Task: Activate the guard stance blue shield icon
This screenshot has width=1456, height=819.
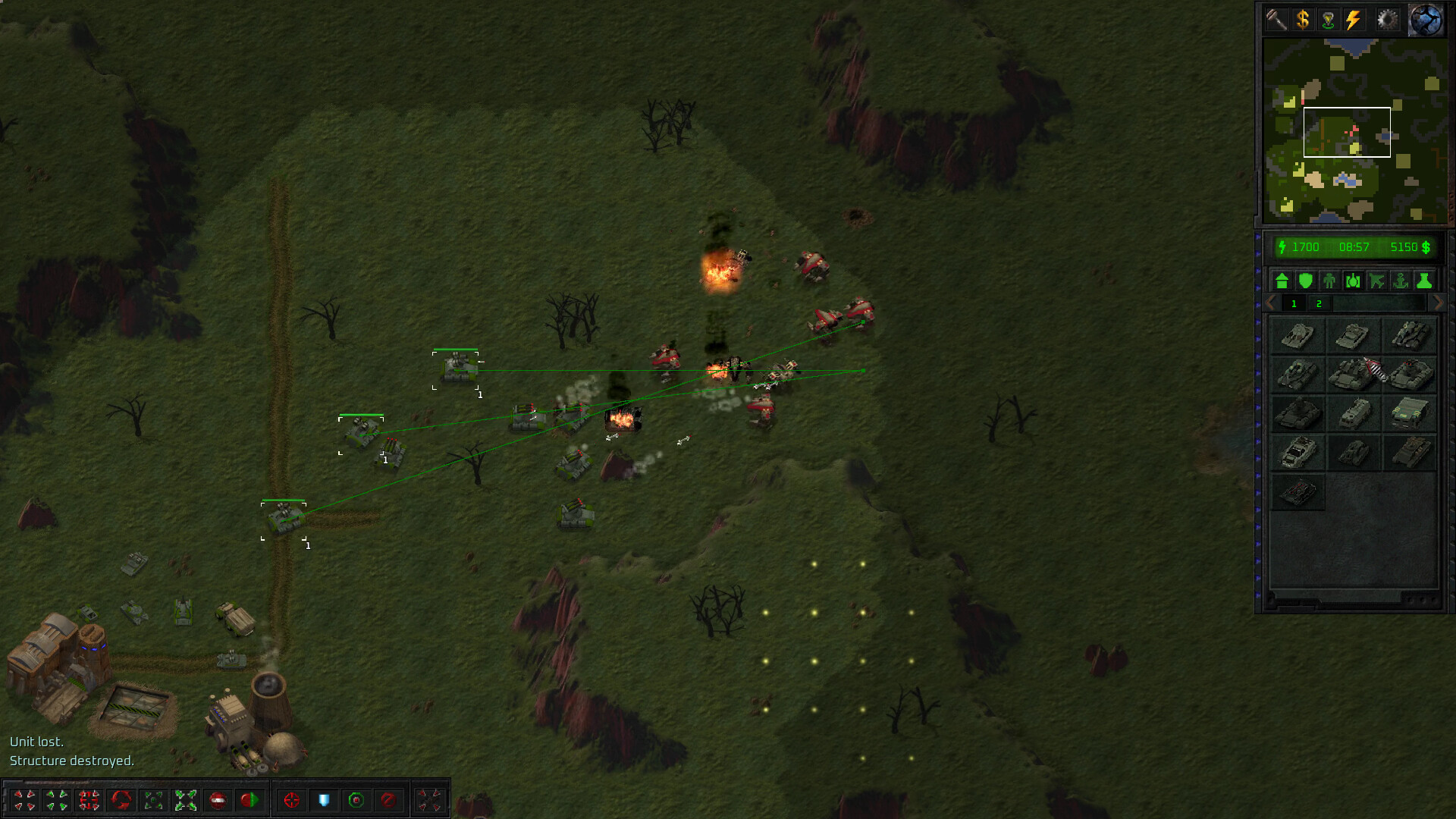Action: pos(325,800)
